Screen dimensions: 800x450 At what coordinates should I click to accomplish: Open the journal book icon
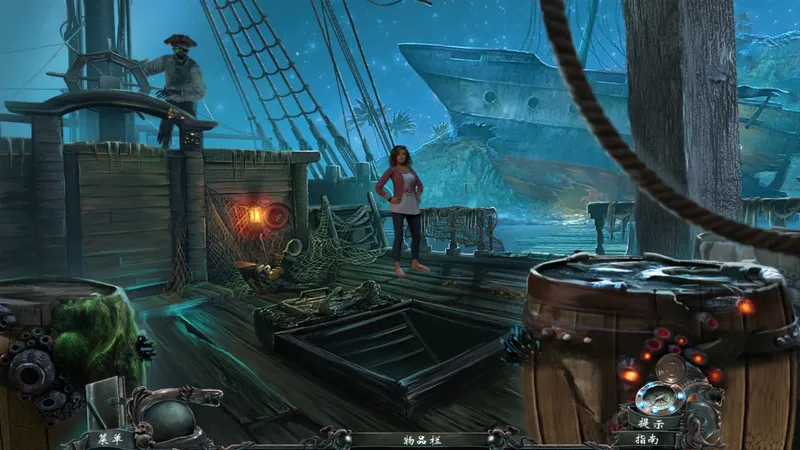[x=105, y=402]
